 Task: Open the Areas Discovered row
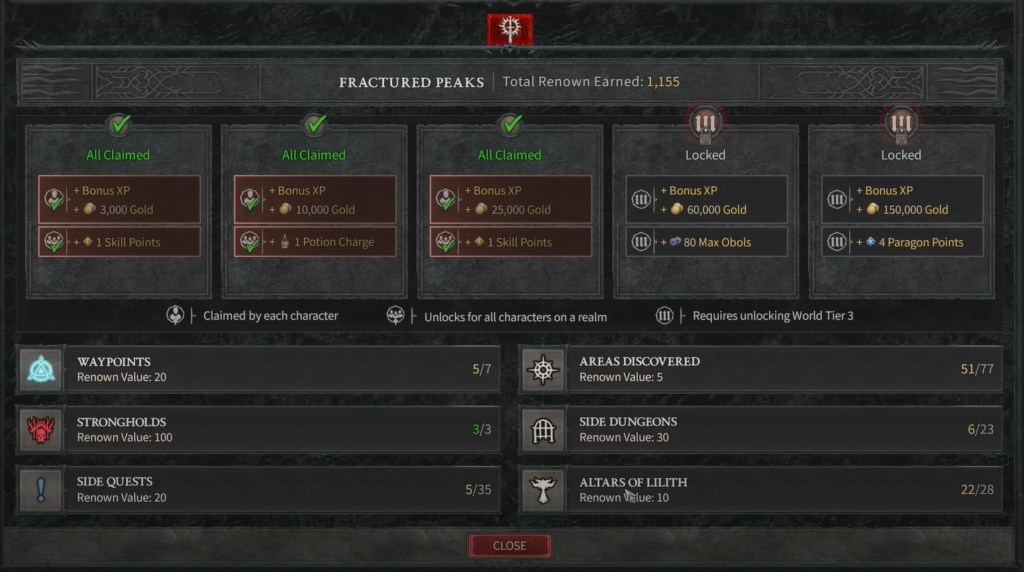tap(784, 369)
